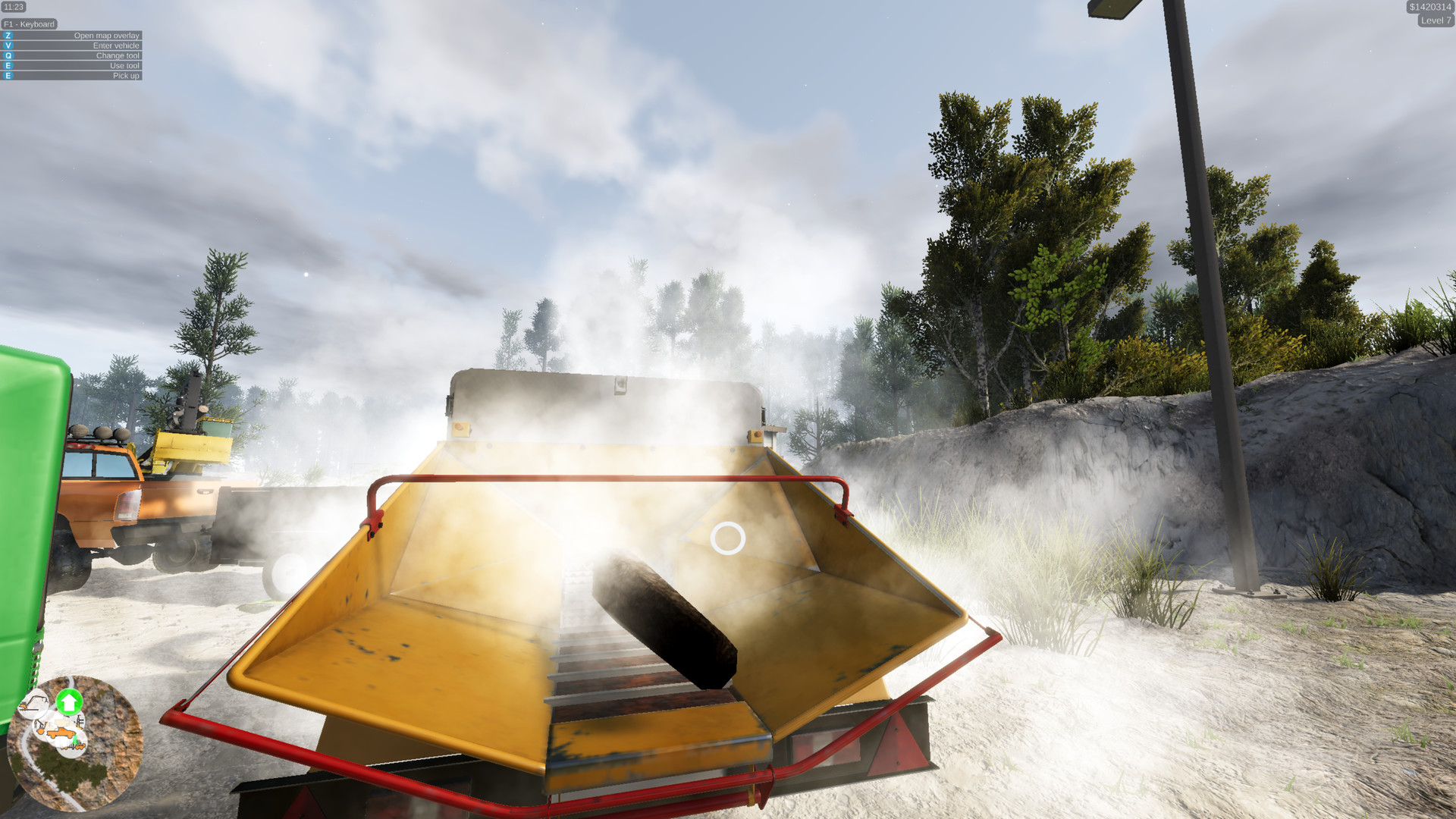This screenshot has width=1456, height=819.
Task: Click the blue Q key badge
Action: [8, 55]
